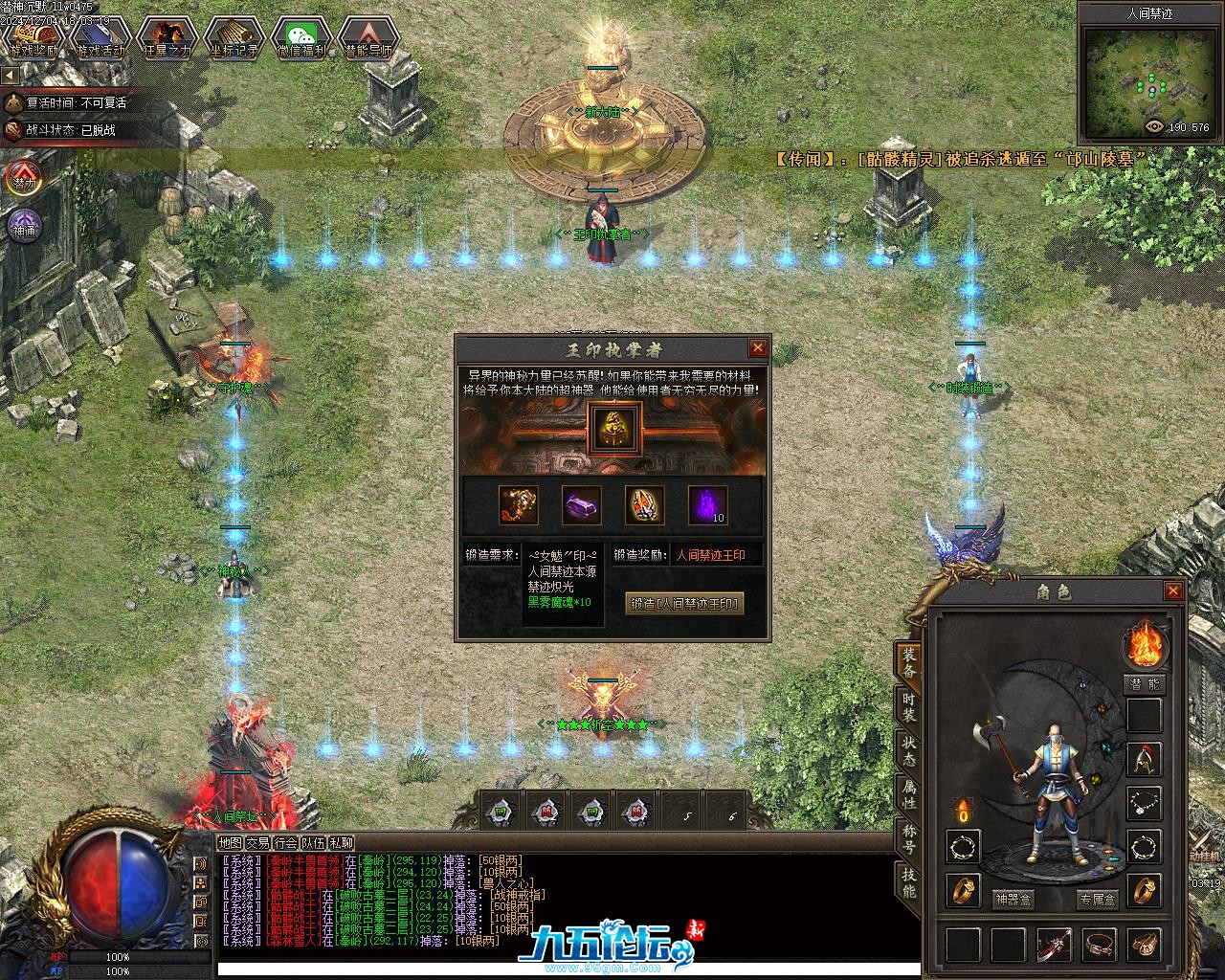Select the helmet equipment slot
Image resolution: width=1225 pixels, height=980 pixels.
(1145, 760)
